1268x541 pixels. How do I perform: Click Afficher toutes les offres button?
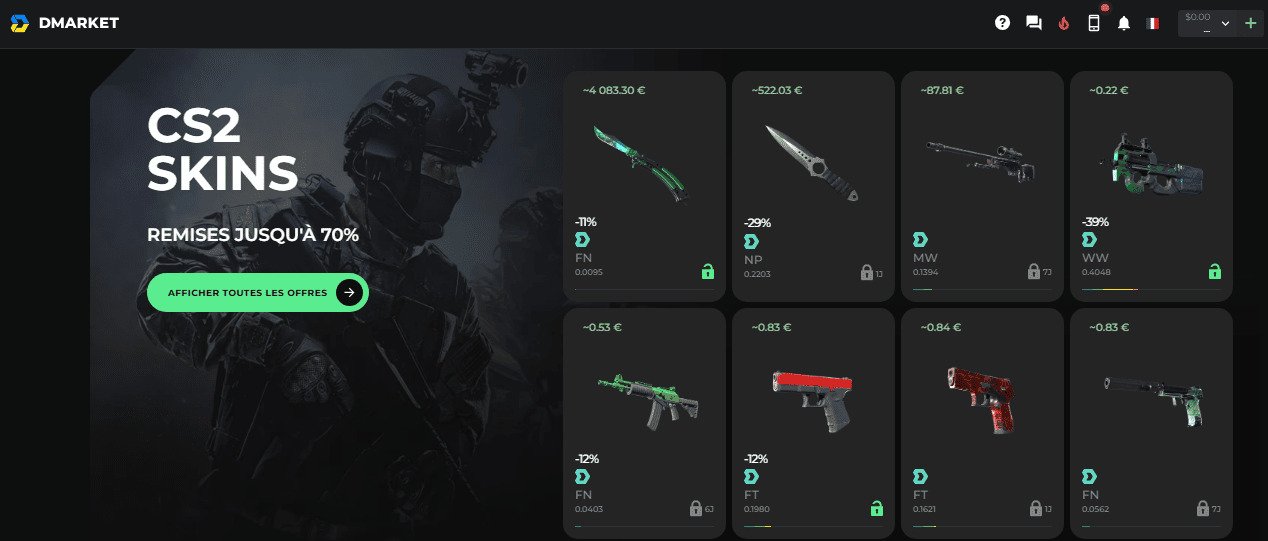(257, 292)
